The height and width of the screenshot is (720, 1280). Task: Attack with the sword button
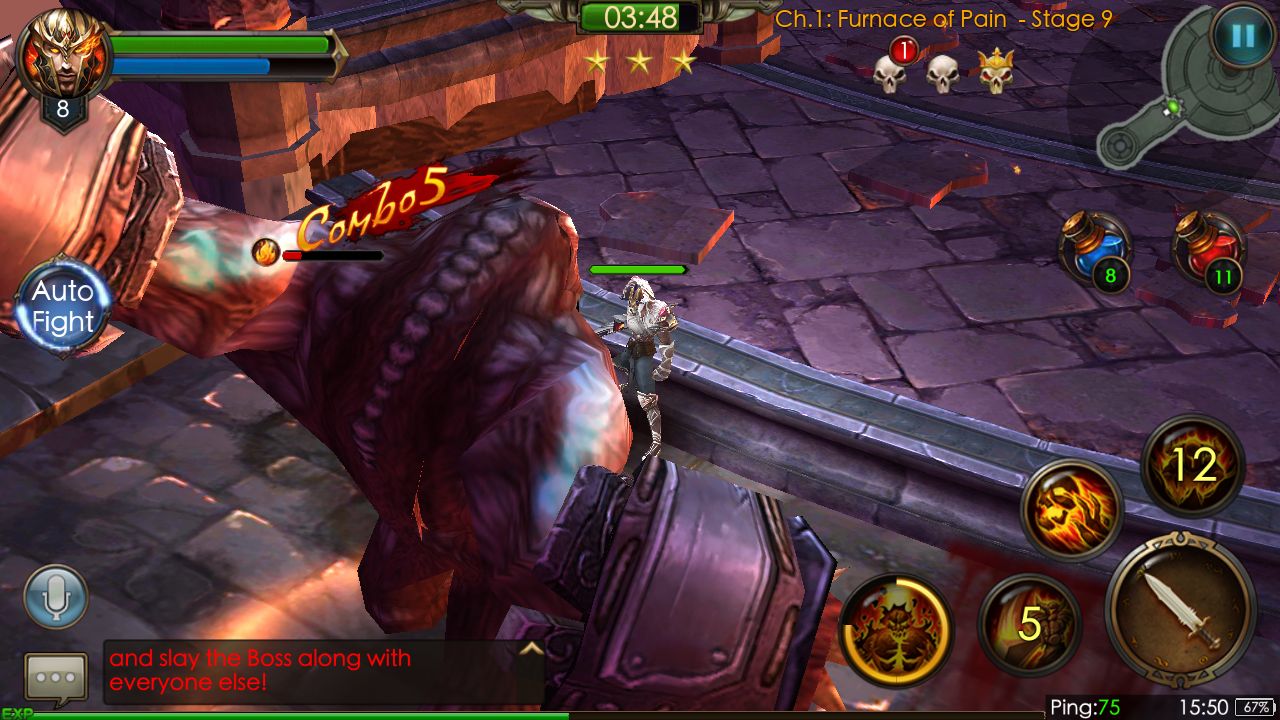(x=1180, y=609)
